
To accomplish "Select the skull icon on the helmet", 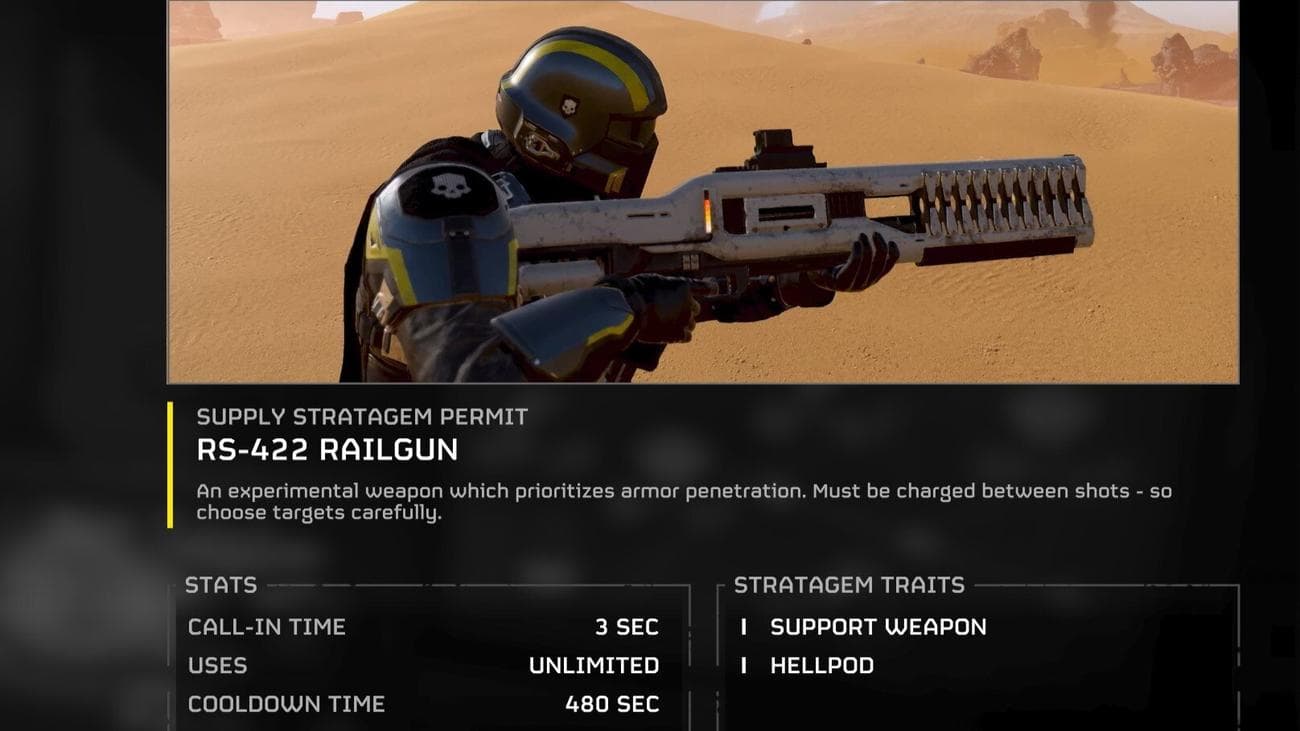I will tap(567, 103).
